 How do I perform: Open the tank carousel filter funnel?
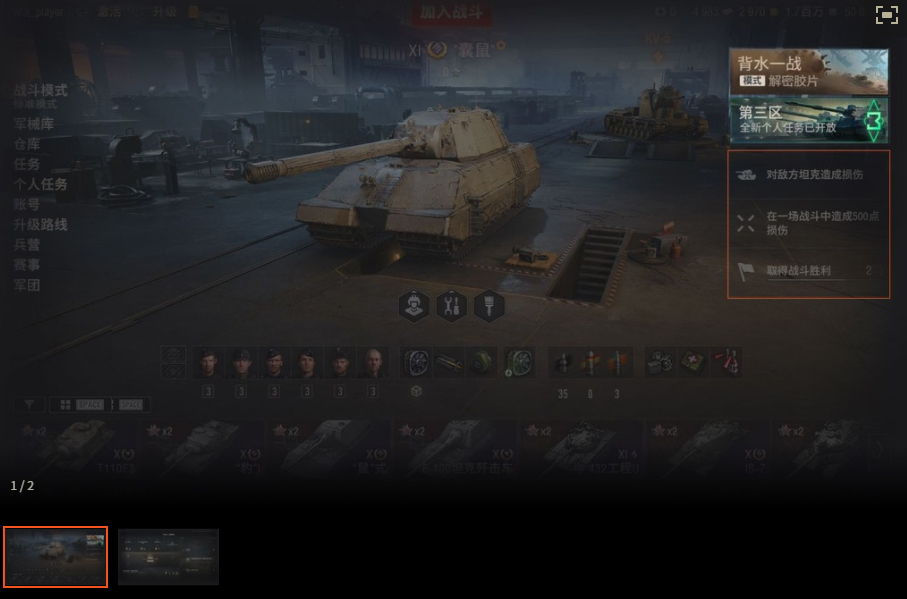point(29,405)
